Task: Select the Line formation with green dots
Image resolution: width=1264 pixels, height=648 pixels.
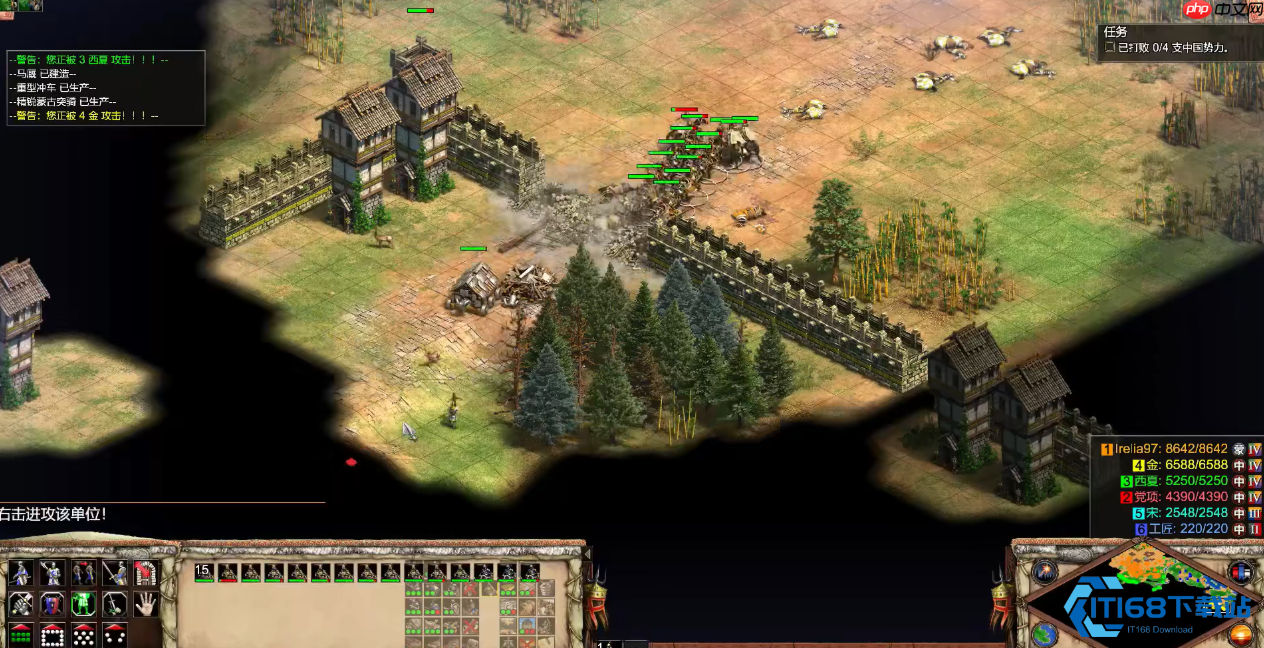Action: coord(21,634)
